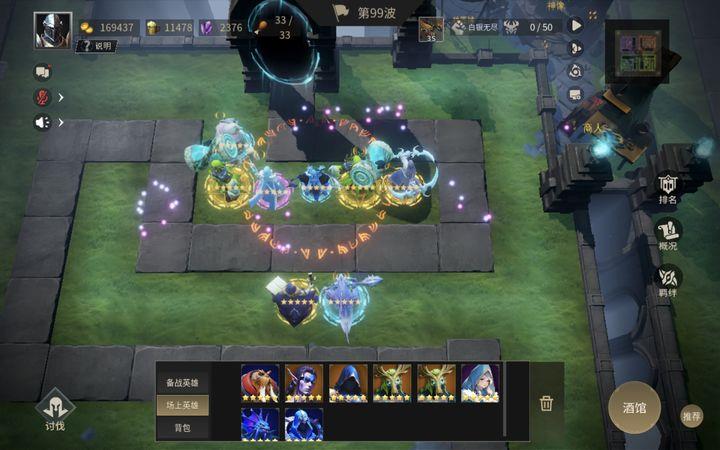Toggle the muted microphone icon
720x450 pixels.
tap(42, 97)
